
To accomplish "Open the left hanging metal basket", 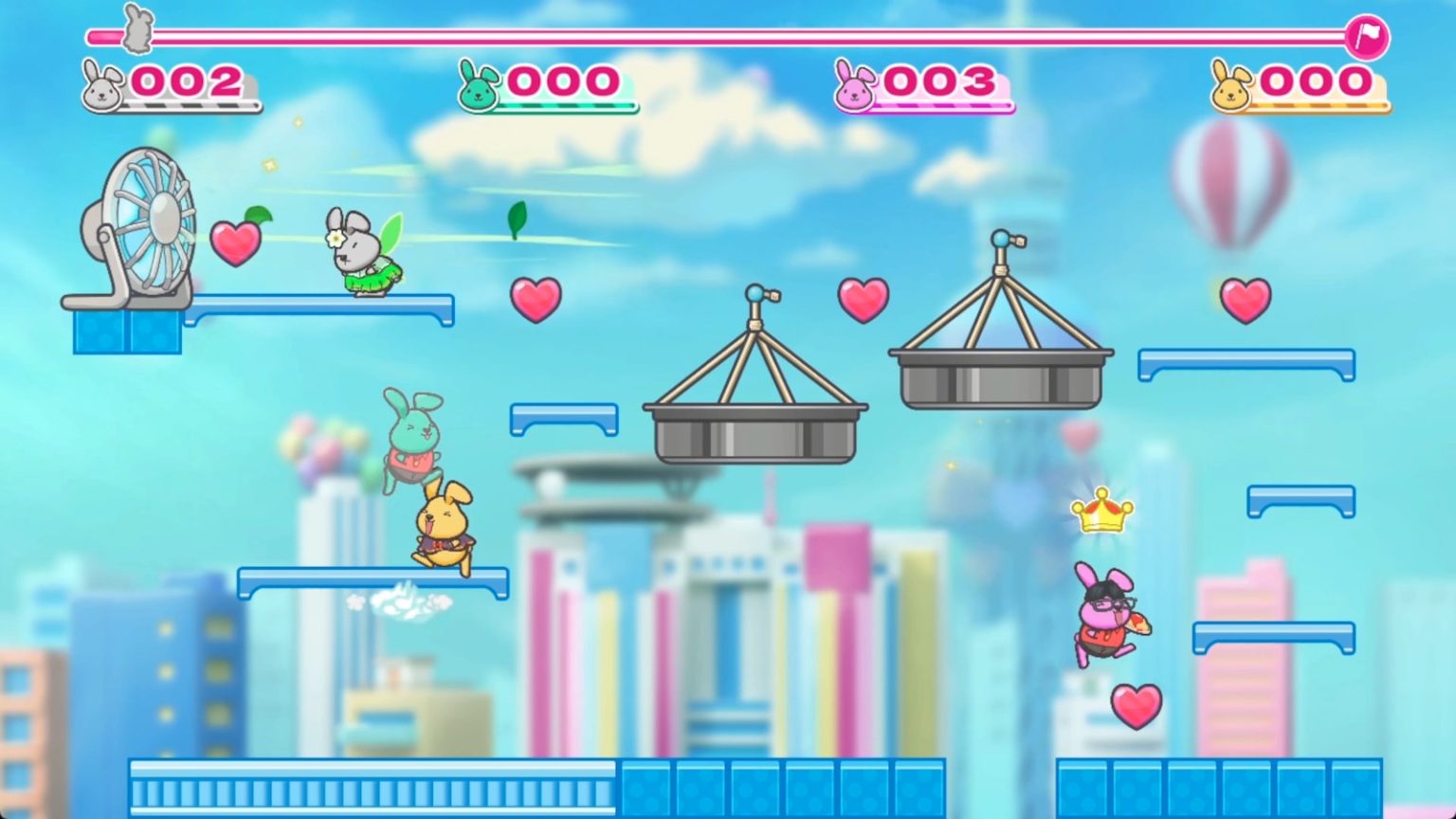I will 754,431.
